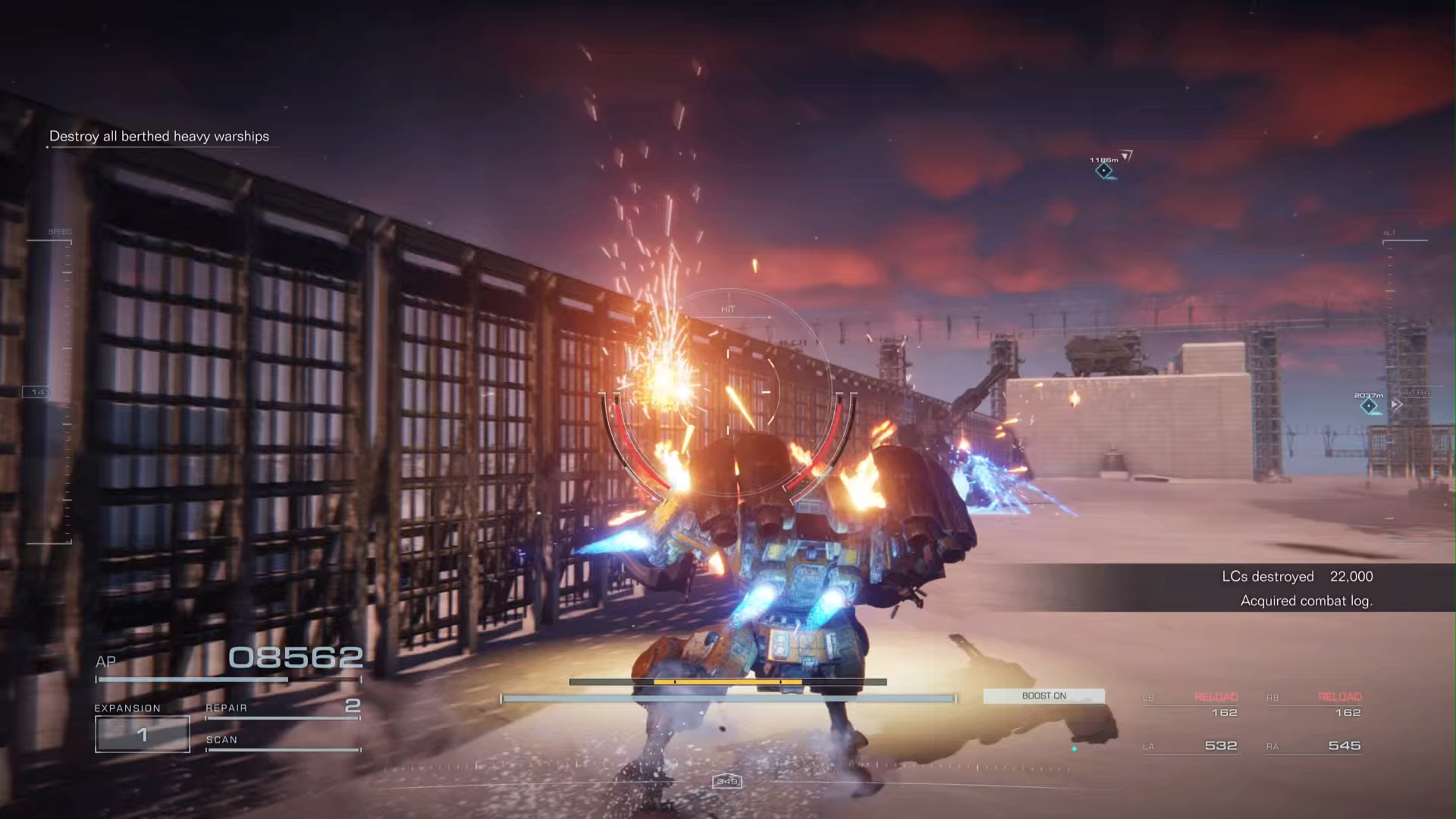Trigger the Scan gauge
Image resolution: width=1456 pixels, height=819 pixels.
[x=282, y=743]
